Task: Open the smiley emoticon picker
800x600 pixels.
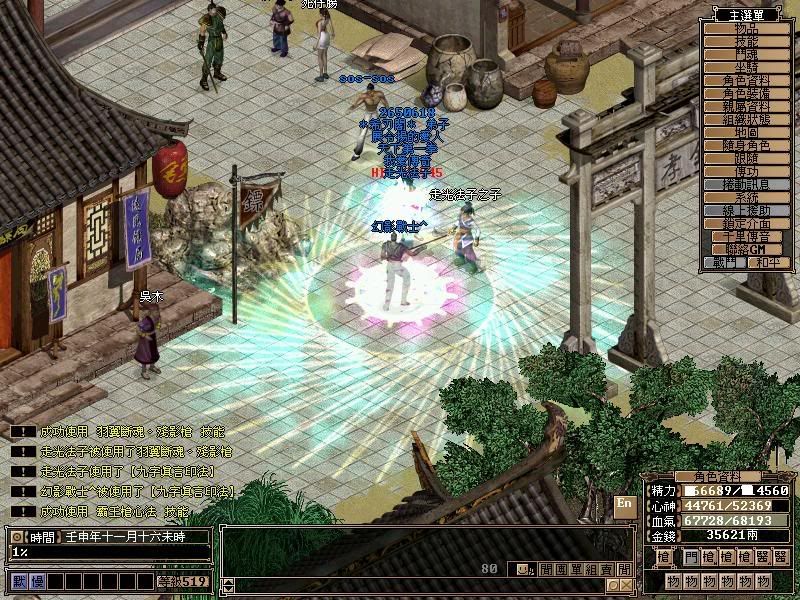Action: (522, 569)
